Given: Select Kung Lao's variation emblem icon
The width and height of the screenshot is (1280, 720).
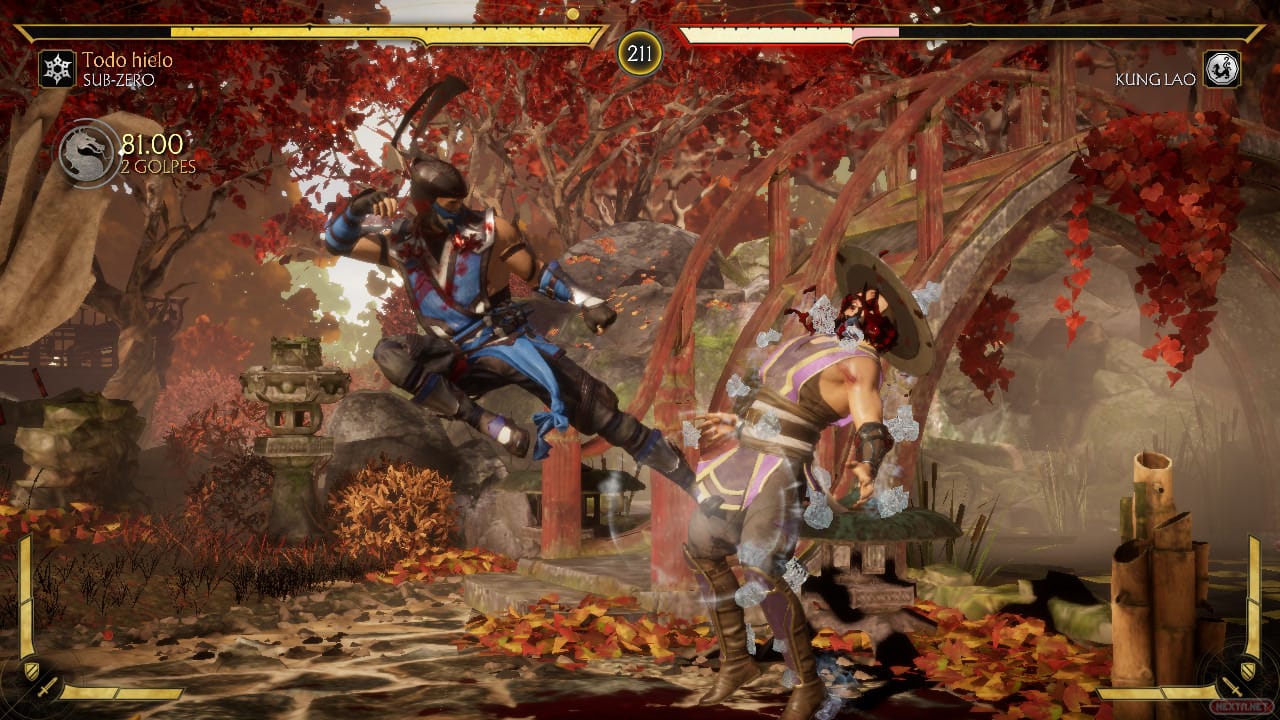Looking at the screenshot, I should click(x=1221, y=69).
